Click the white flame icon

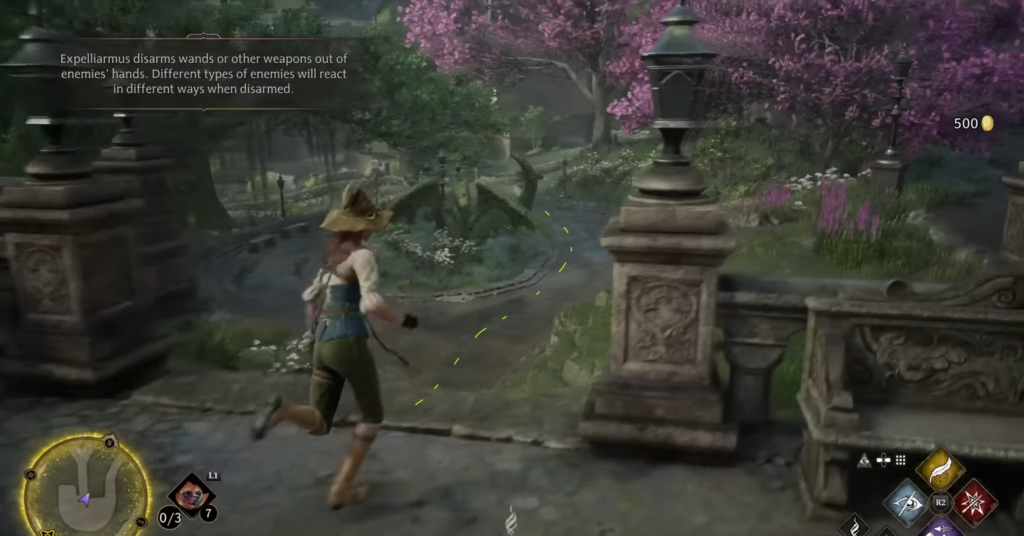click(511, 520)
